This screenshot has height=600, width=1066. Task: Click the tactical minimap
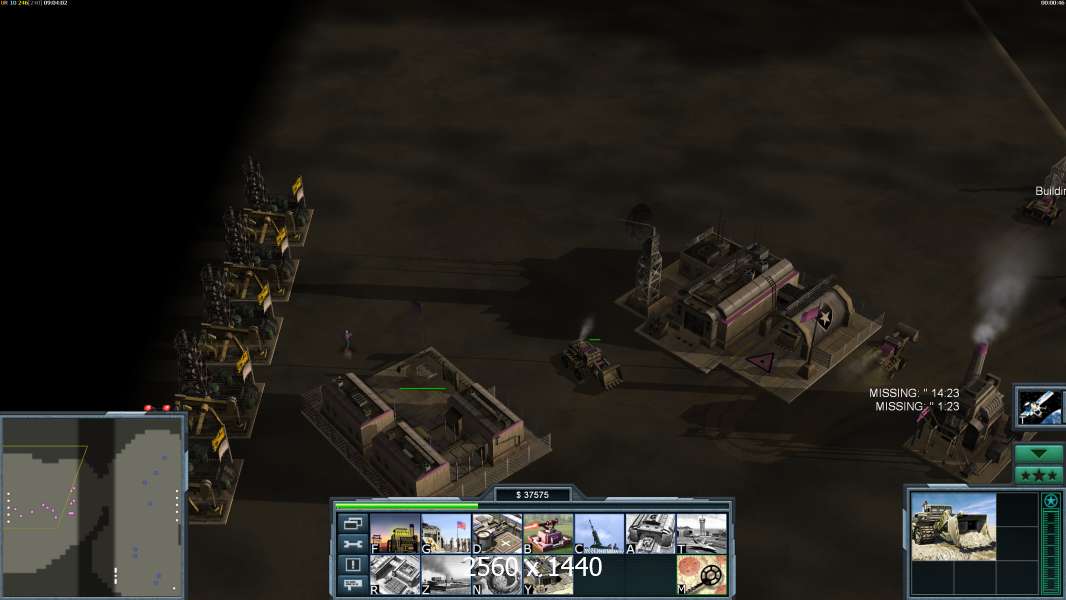[92, 507]
